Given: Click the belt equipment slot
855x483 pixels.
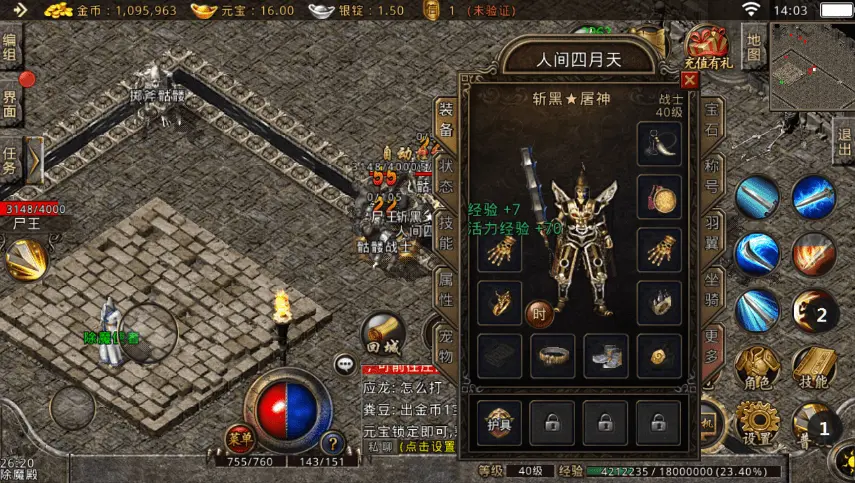Looking at the screenshot, I should click(552, 355).
